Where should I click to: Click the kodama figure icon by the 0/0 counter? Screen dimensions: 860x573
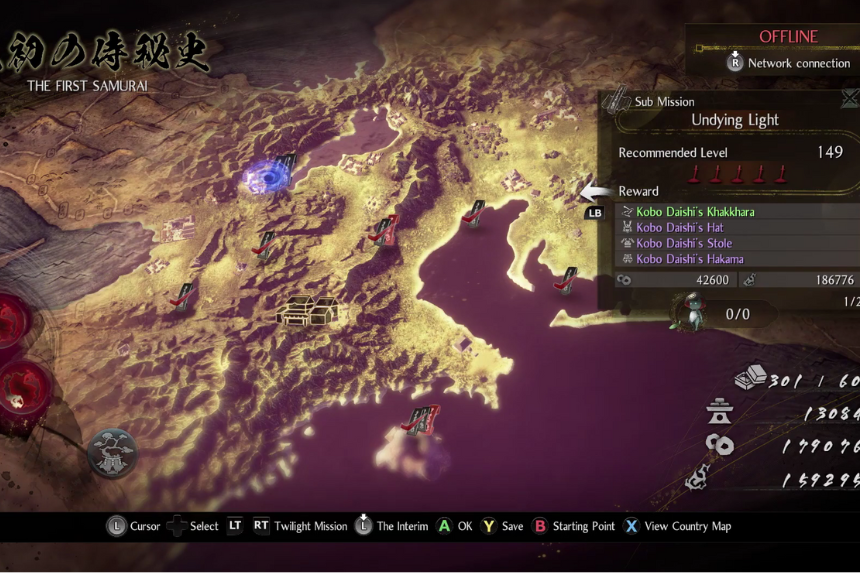687,309
